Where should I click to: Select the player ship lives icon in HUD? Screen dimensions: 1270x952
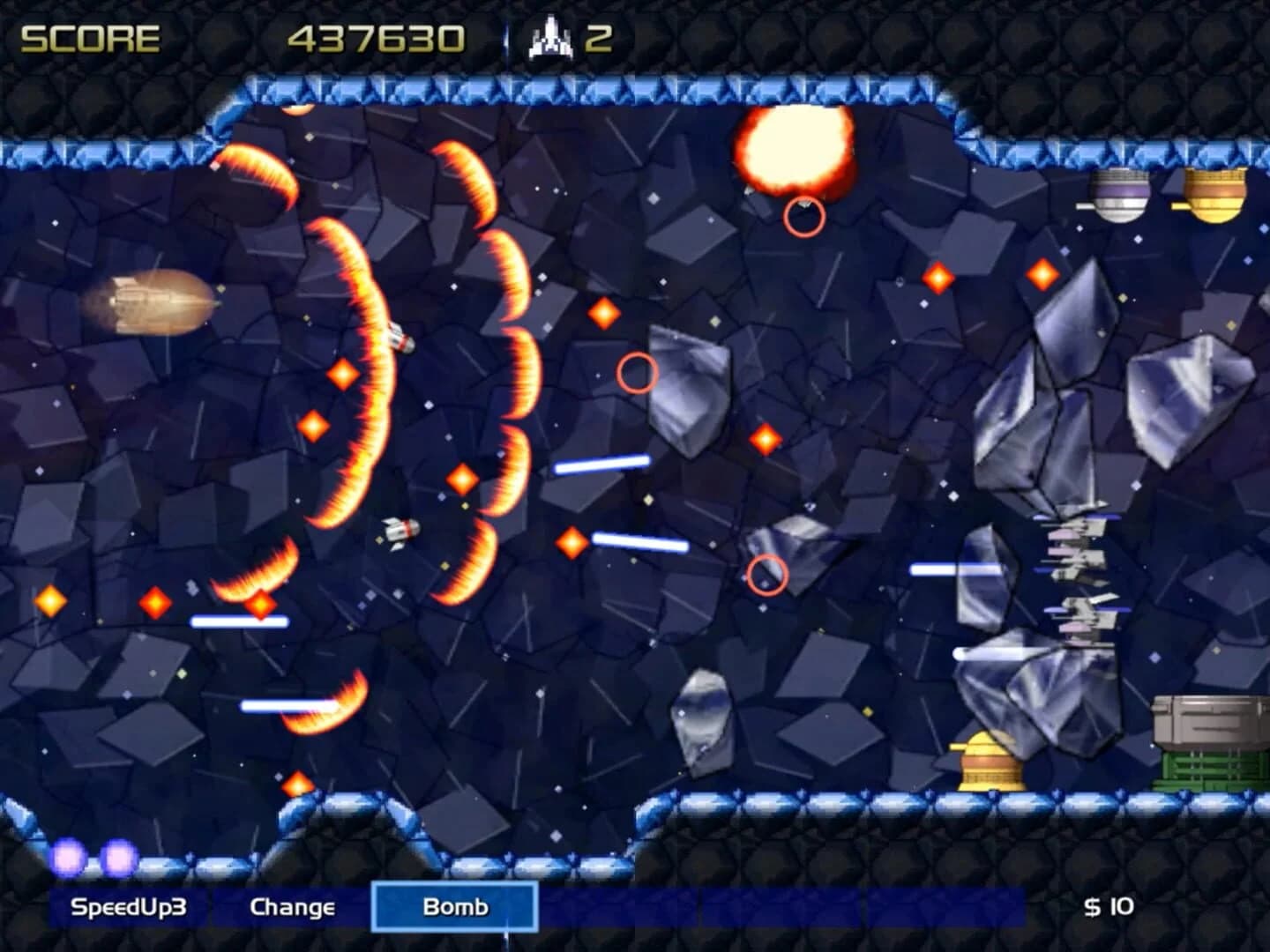(x=549, y=37)
